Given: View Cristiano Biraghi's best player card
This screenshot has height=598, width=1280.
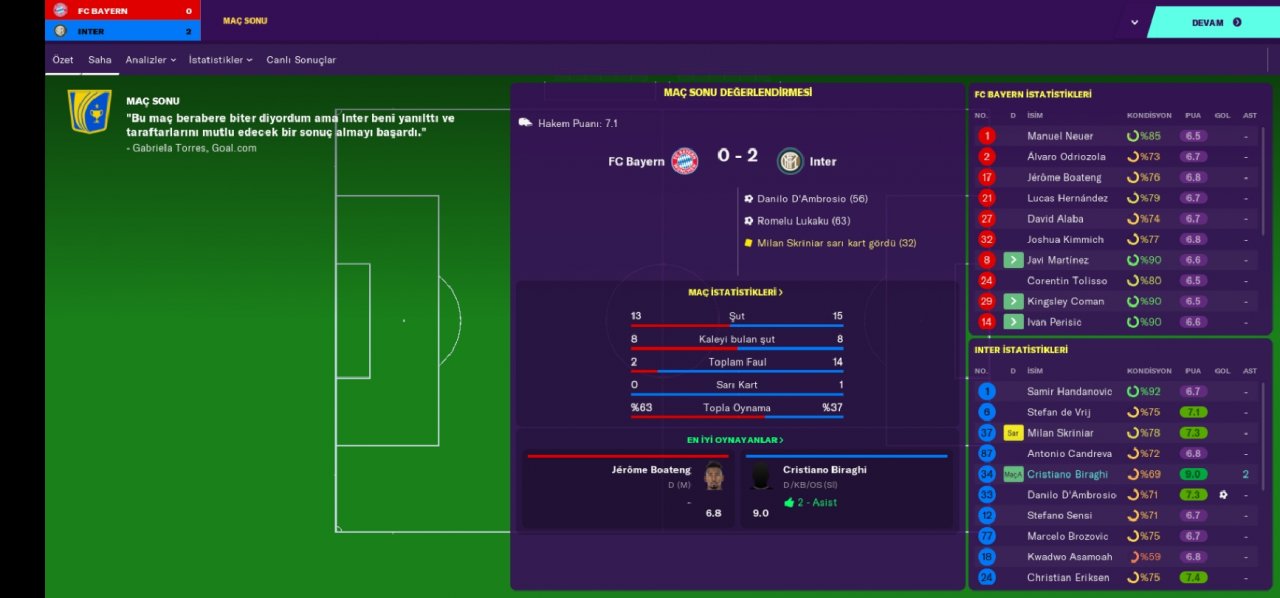Looking at the screenshot, I should (x=843, y=491).
